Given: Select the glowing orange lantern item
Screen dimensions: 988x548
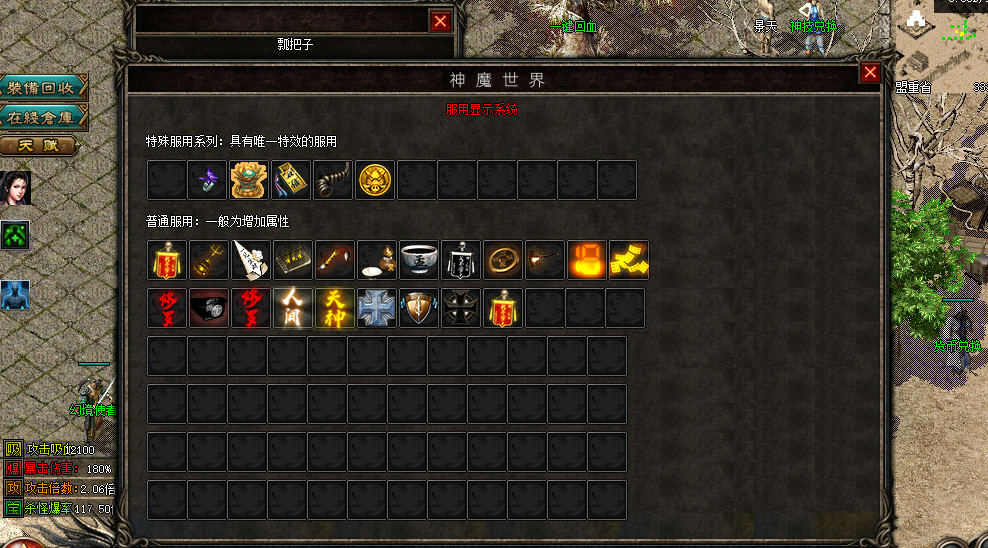Looking at the screenshot, I should pos(587,260).
